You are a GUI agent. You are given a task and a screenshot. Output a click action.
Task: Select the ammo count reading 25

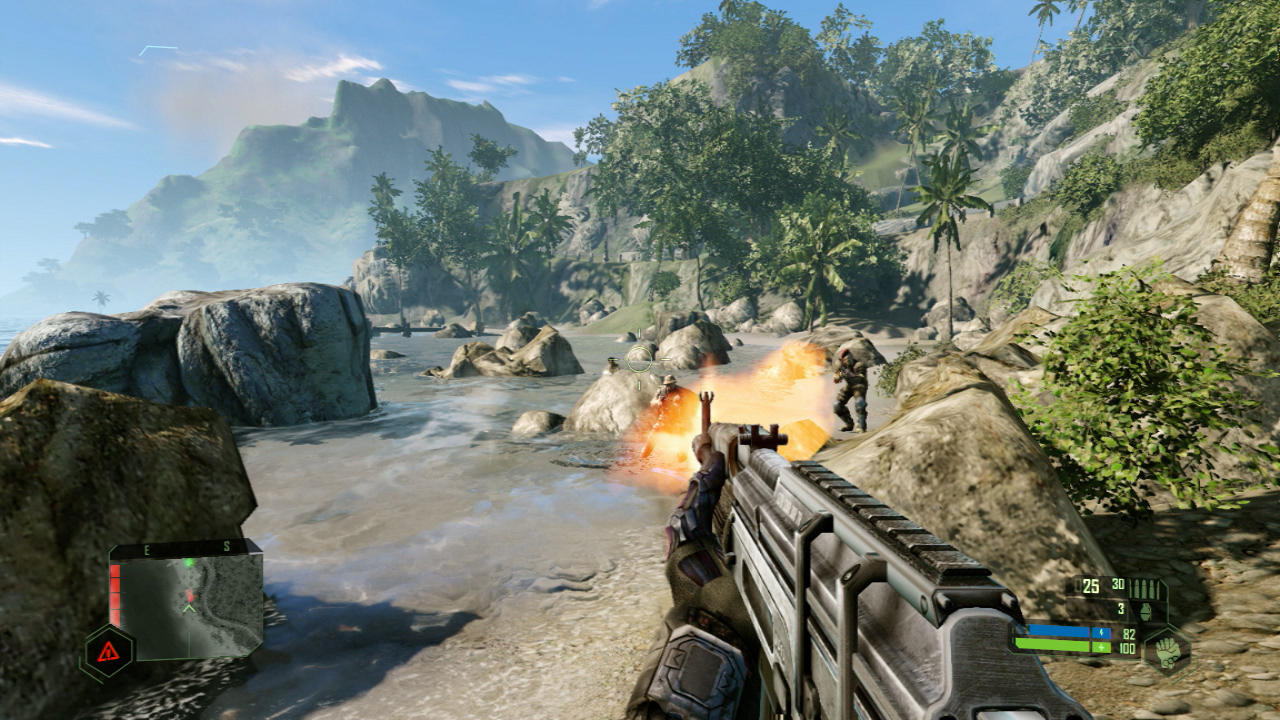pos(1090,586)
